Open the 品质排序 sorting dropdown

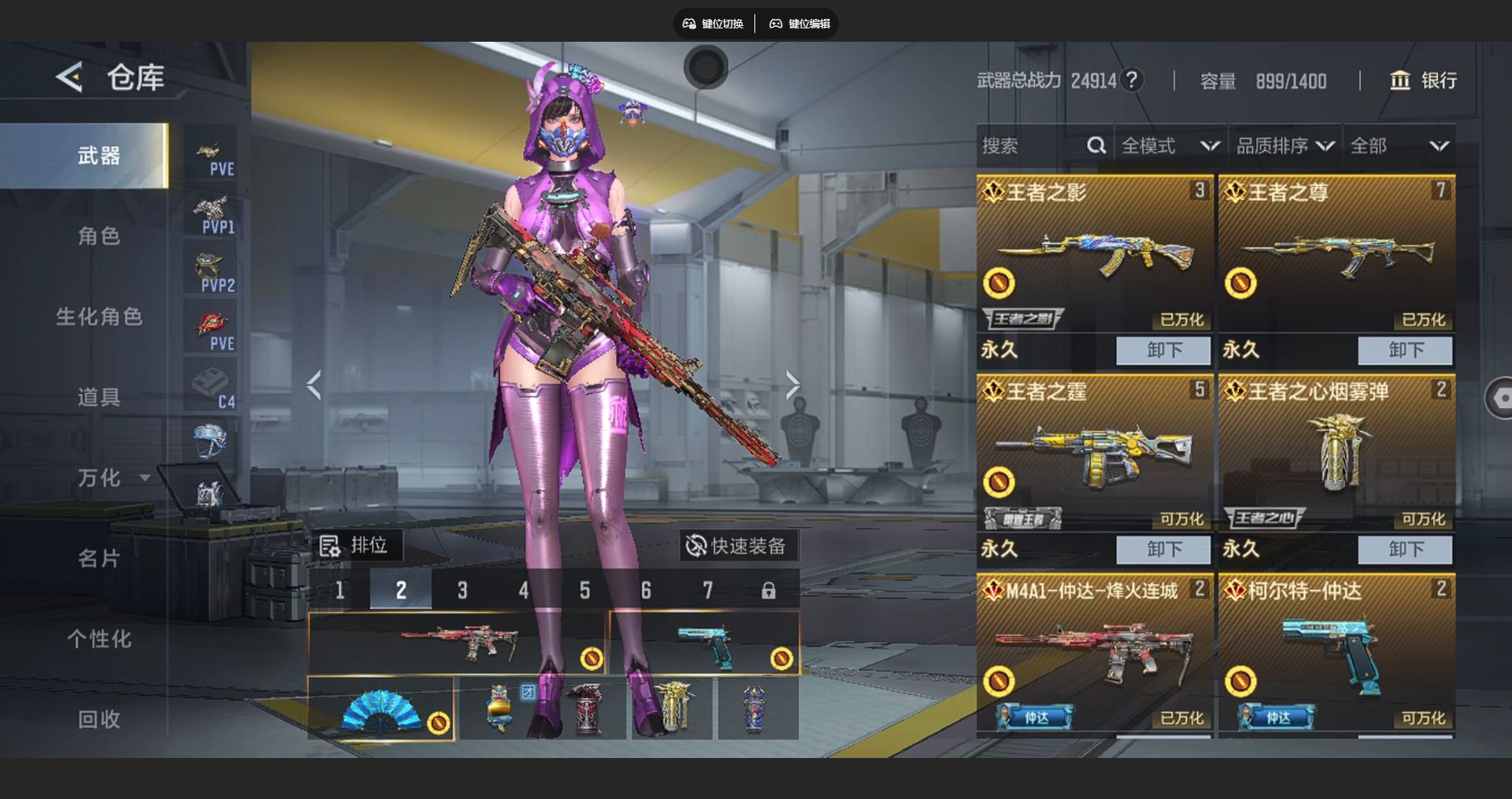point(1284,146)
